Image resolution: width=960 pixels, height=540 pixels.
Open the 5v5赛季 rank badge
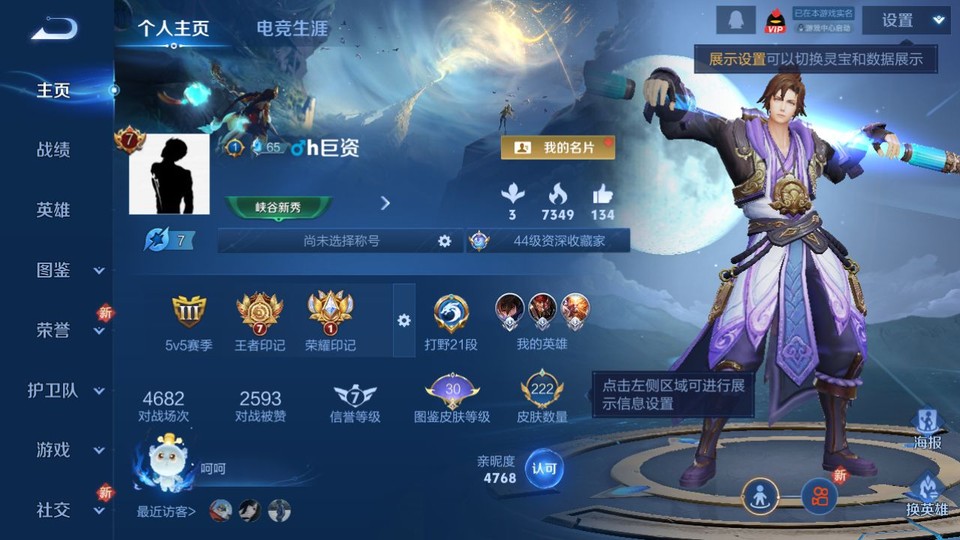(x=188, y=322)
